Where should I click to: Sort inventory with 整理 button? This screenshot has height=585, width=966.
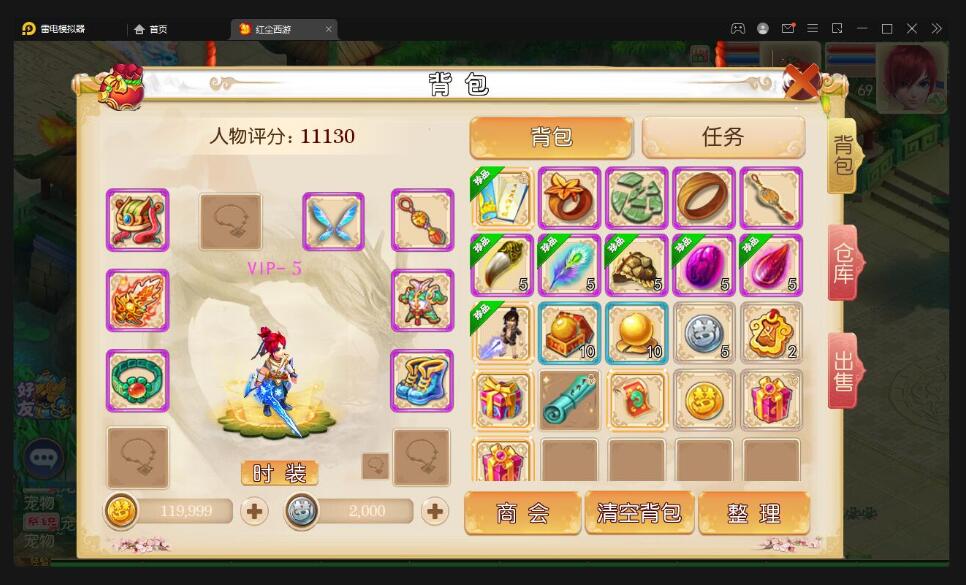pos(754,513)
